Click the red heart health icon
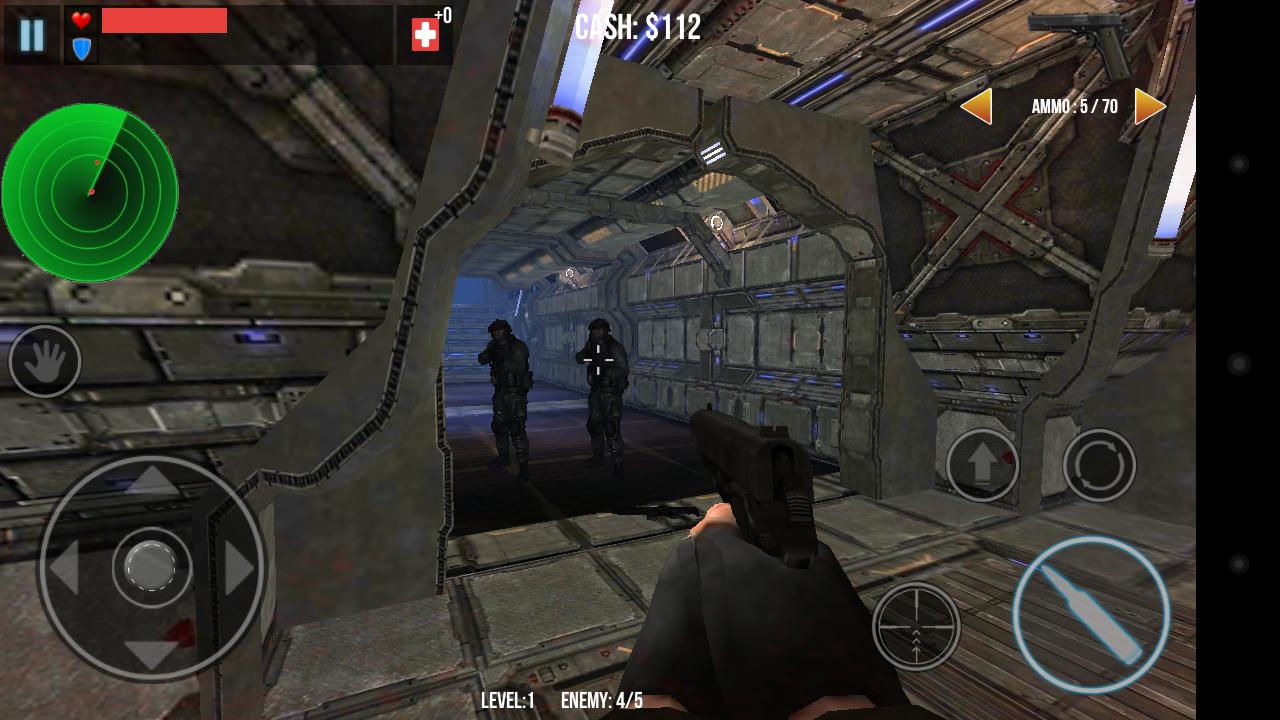Image resolution: width=1280 pixels, height=720 pixels. click(79, 21)
